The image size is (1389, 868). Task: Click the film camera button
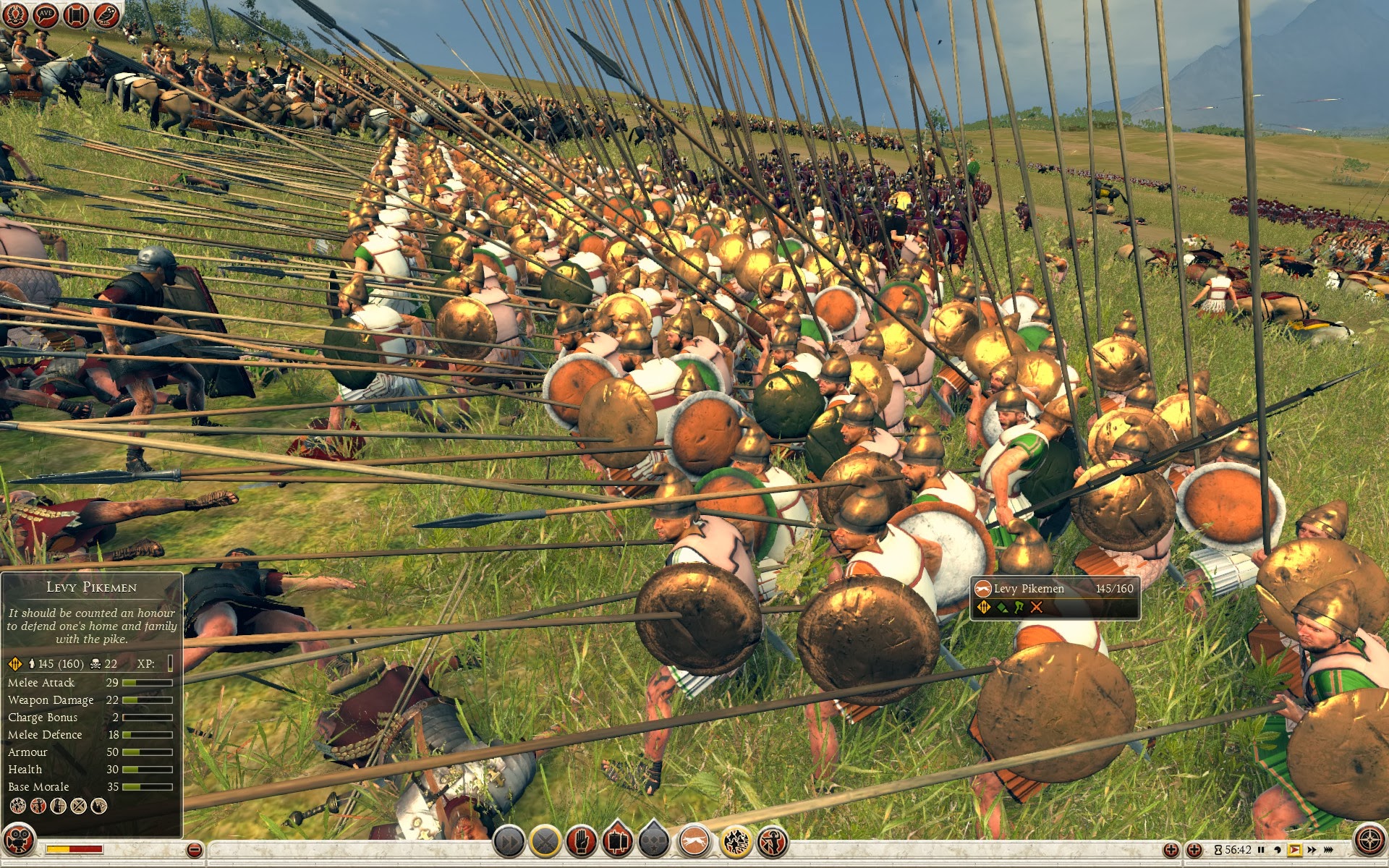click(18, 841)
